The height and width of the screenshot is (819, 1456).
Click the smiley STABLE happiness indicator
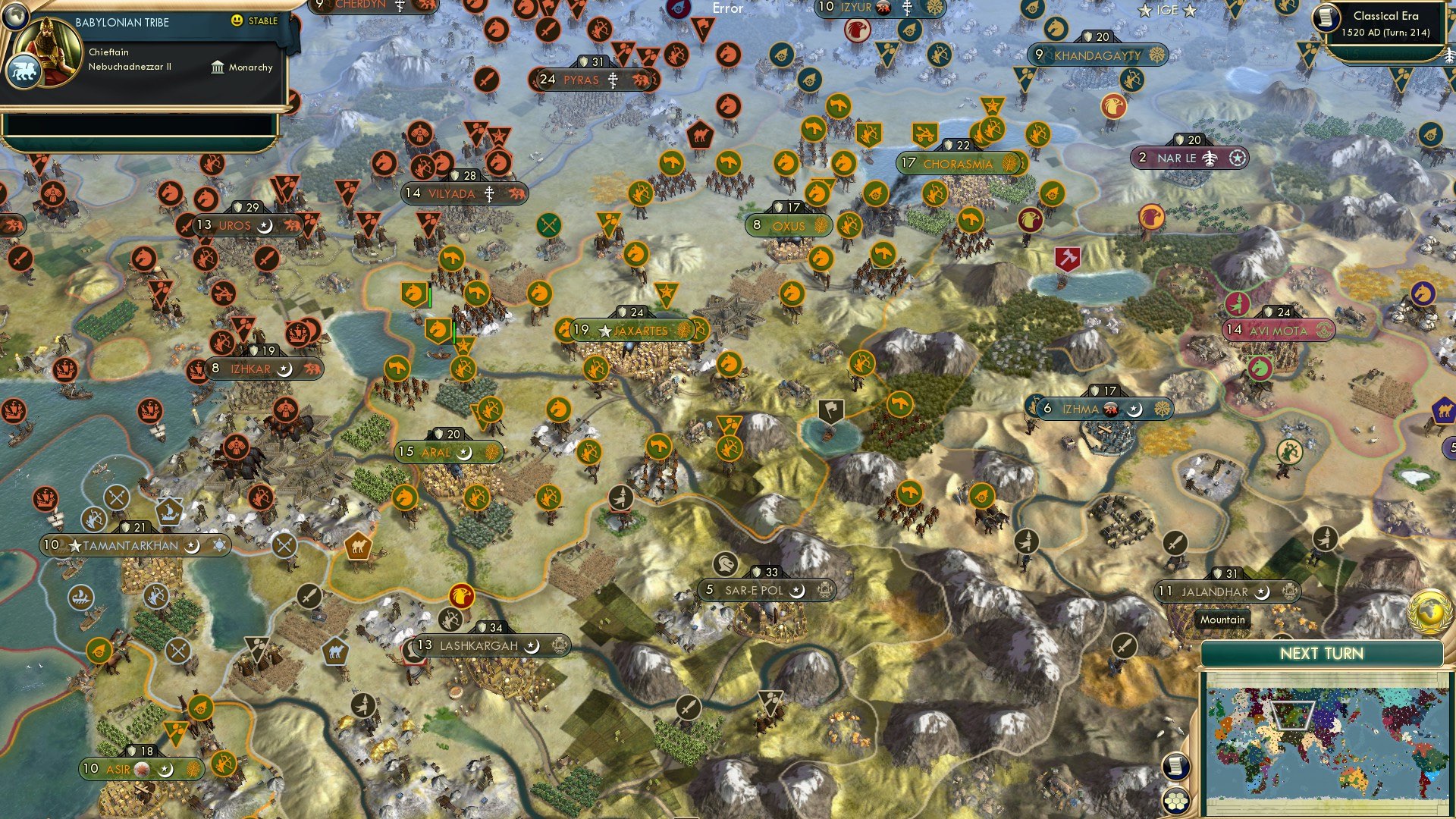(x=237, y=22)
